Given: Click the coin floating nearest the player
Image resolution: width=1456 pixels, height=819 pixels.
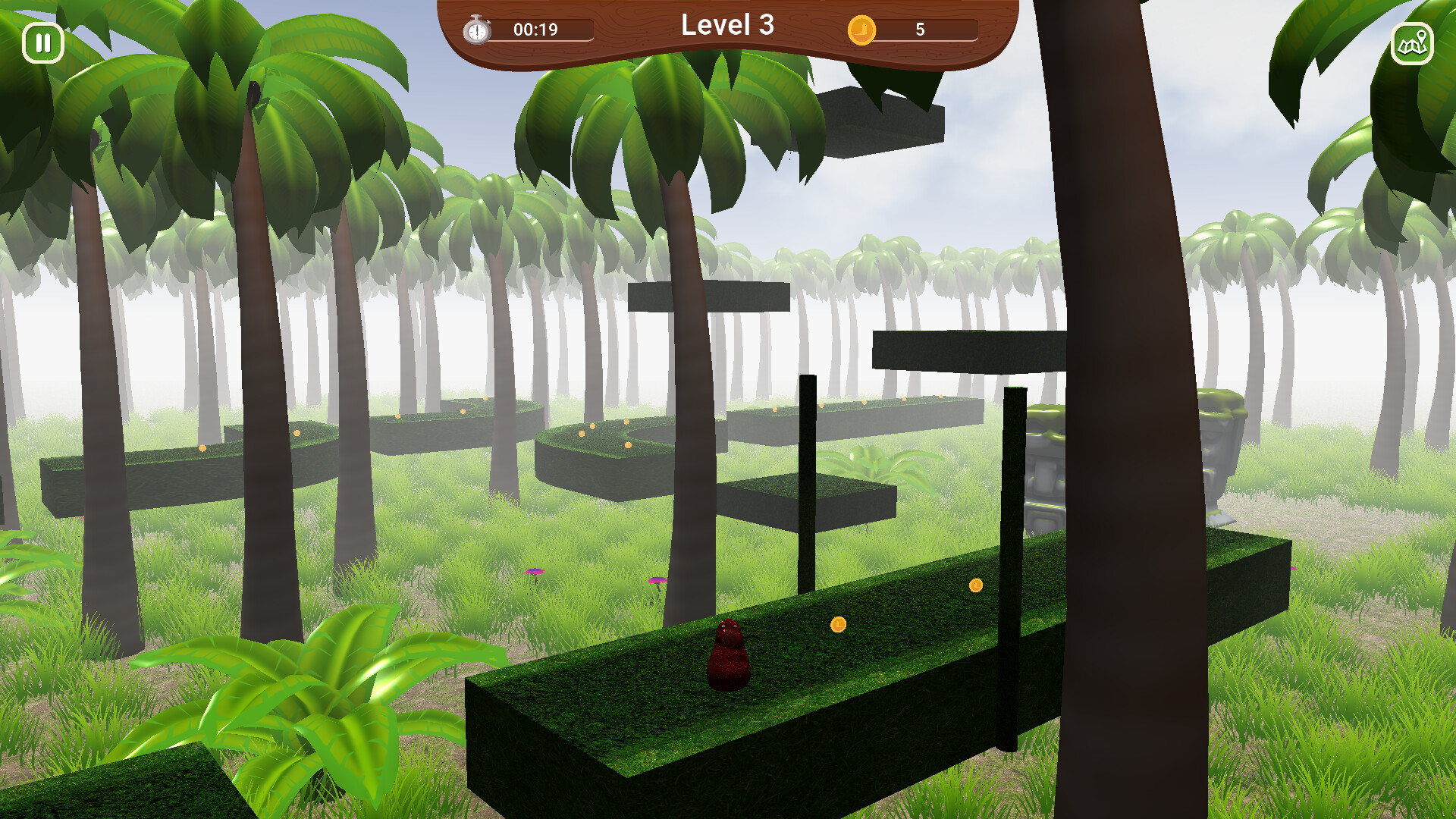Looking at the screenshot, I should (838, 623).
